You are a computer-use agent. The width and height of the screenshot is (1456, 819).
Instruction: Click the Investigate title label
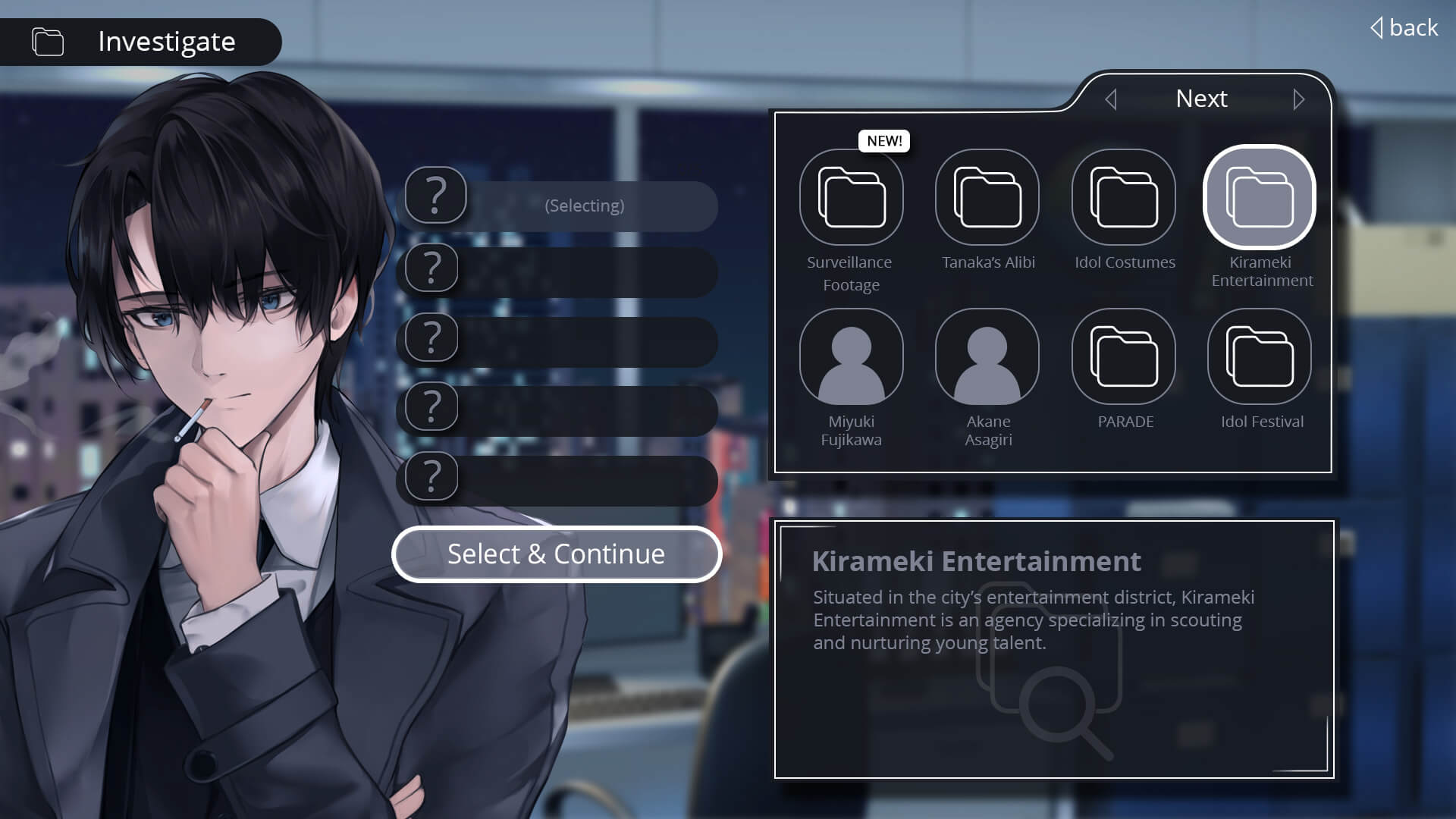coord(166,42)
